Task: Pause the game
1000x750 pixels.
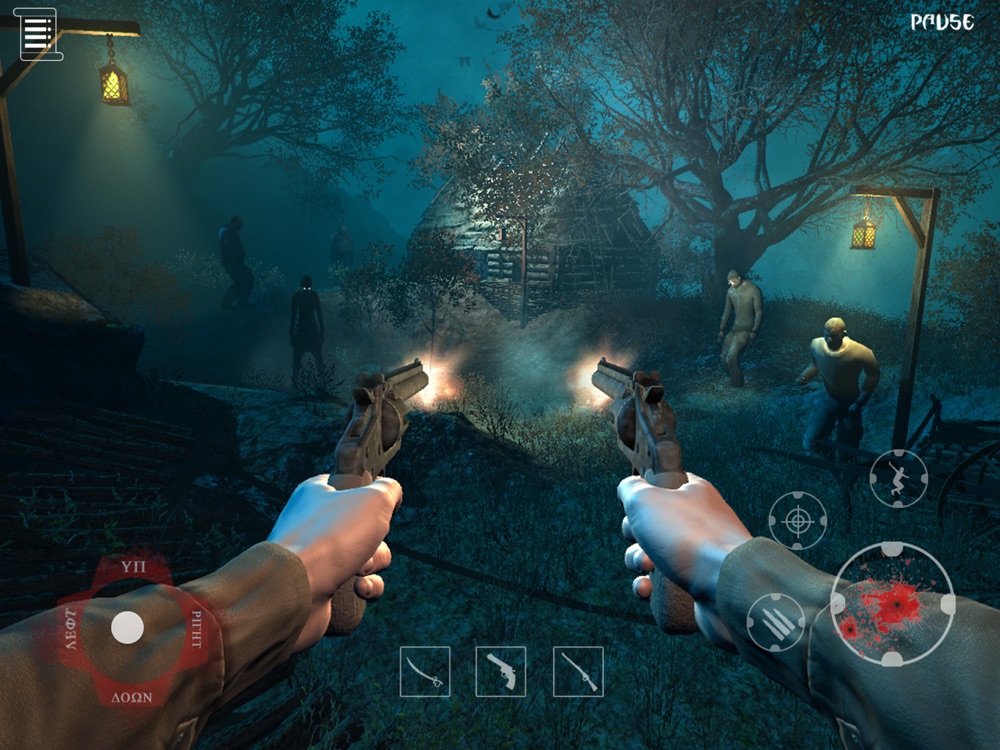Action: (942, 22)
